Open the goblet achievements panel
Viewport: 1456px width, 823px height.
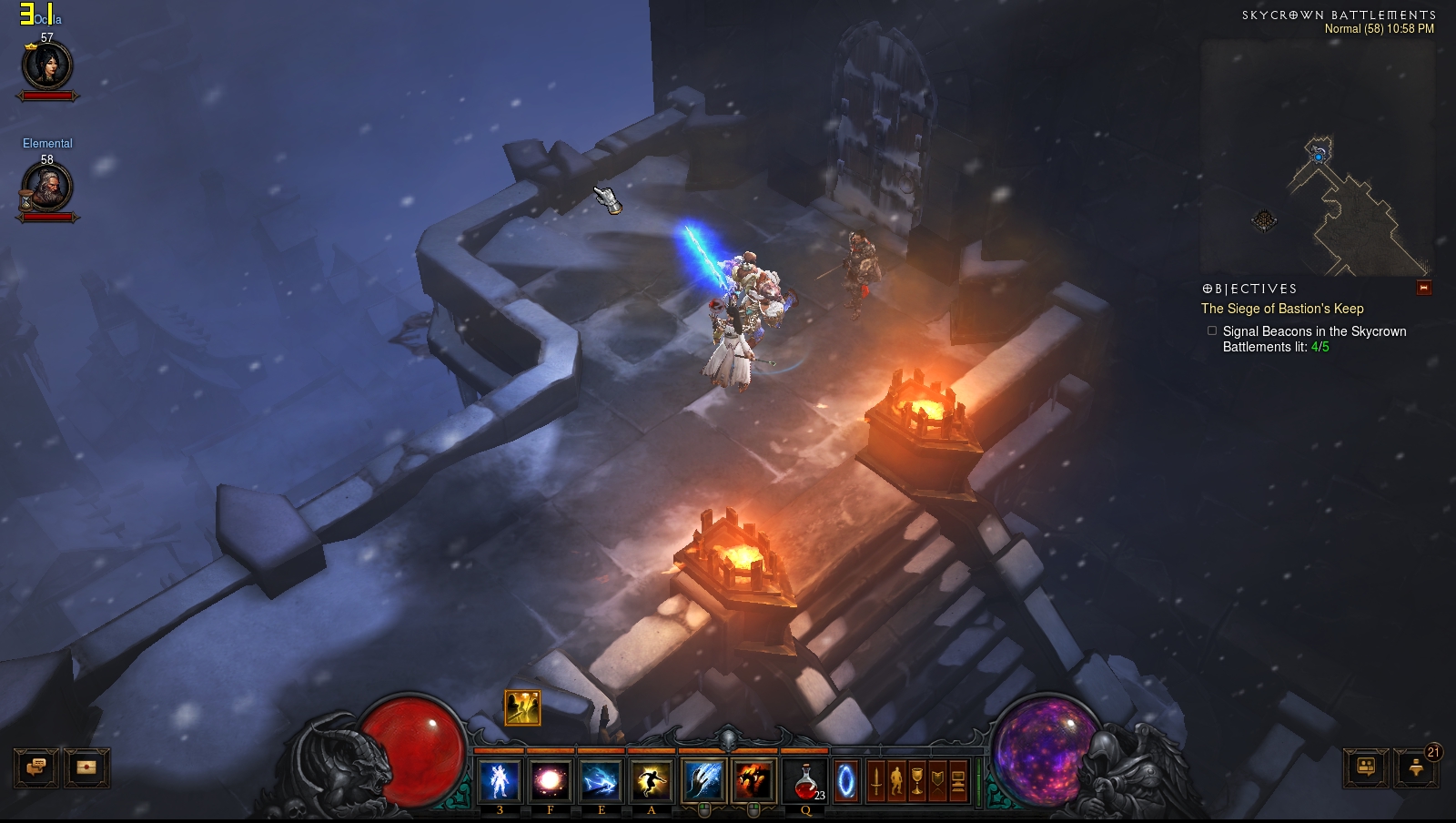917,781
